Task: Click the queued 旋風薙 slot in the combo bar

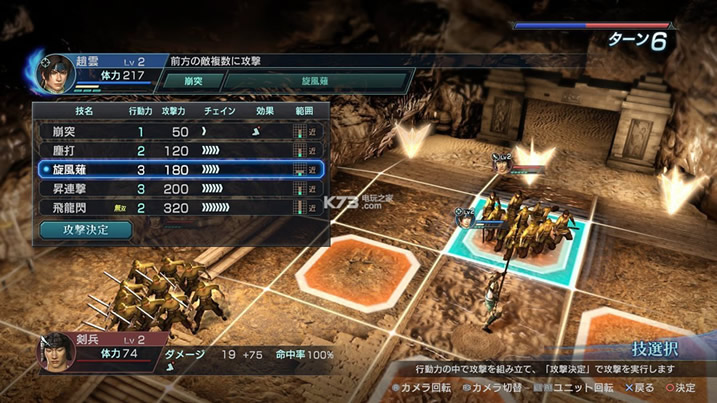Action: point(311,81)
